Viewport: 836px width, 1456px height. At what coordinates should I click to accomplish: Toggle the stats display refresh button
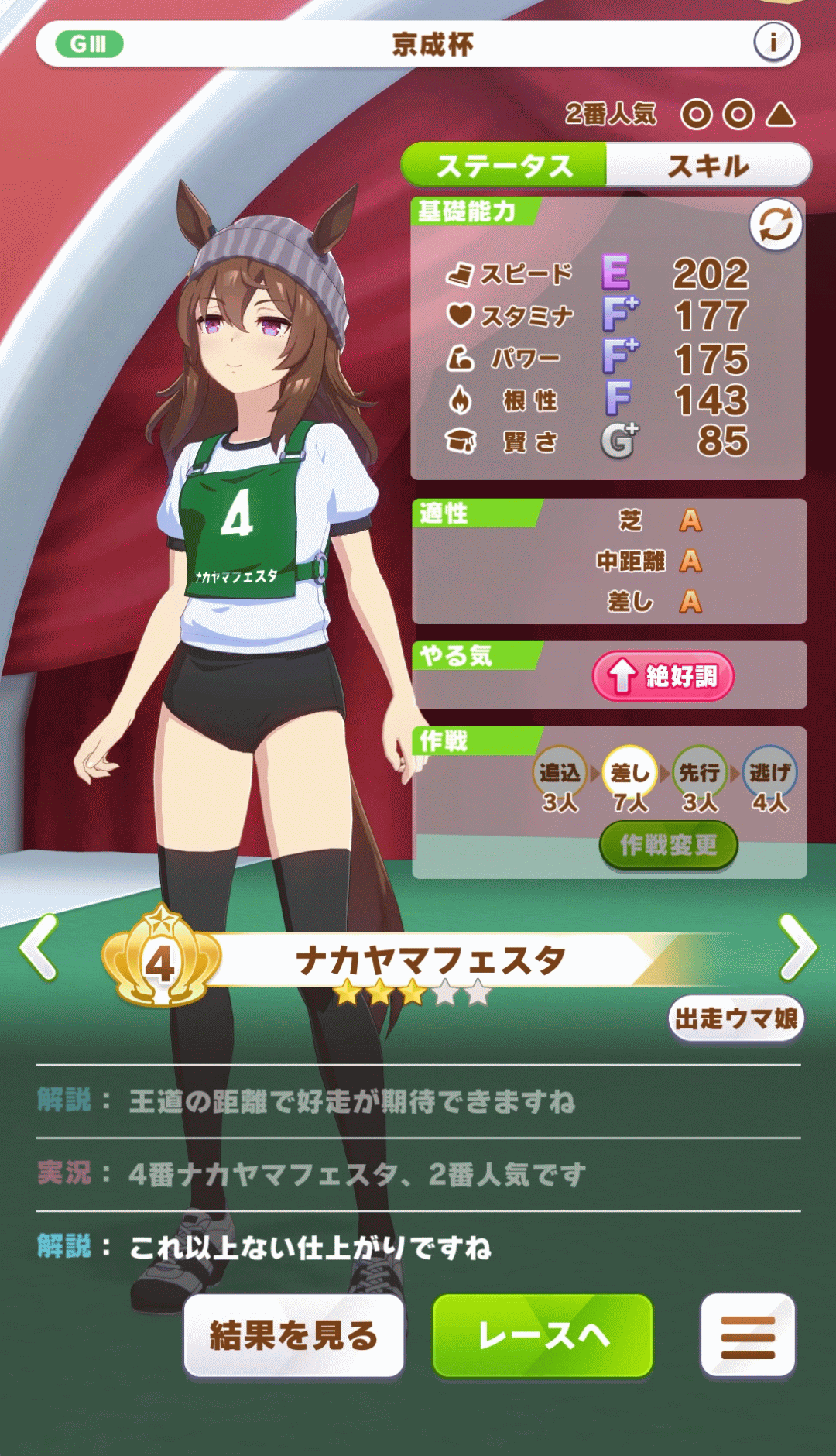click(x=775, y=225)
